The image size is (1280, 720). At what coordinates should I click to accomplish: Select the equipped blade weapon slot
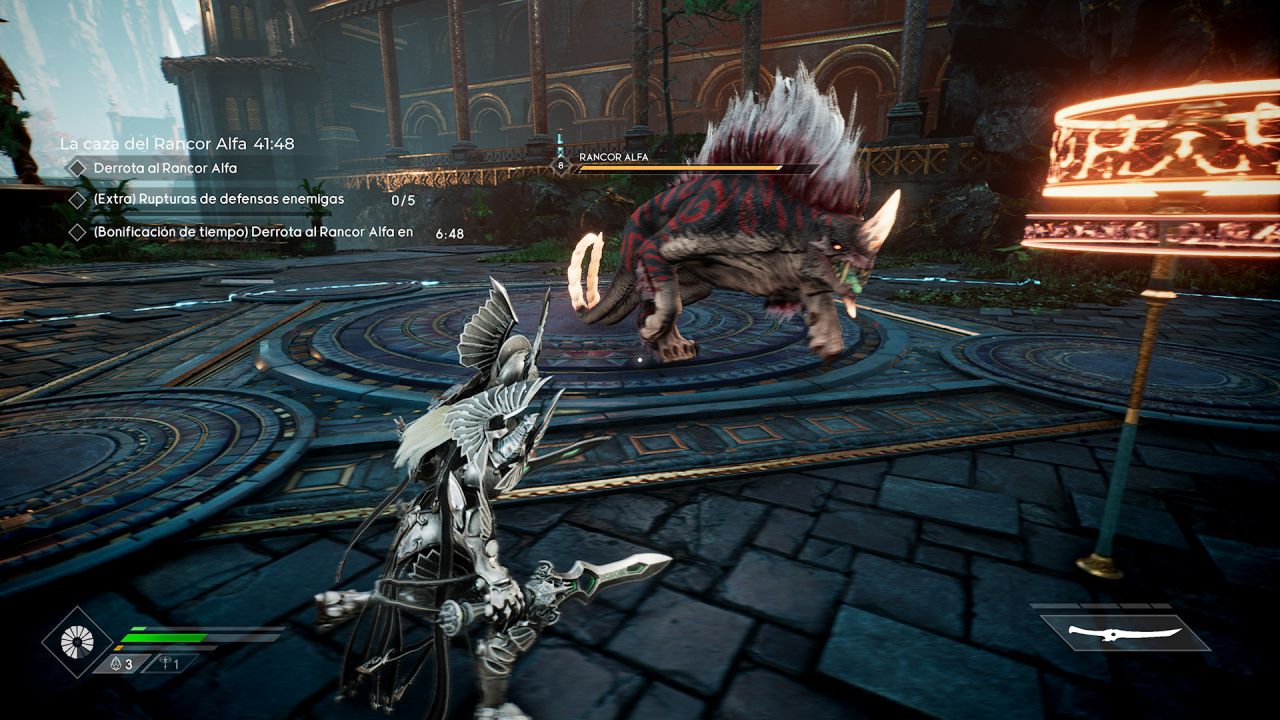coord(1125,633)
